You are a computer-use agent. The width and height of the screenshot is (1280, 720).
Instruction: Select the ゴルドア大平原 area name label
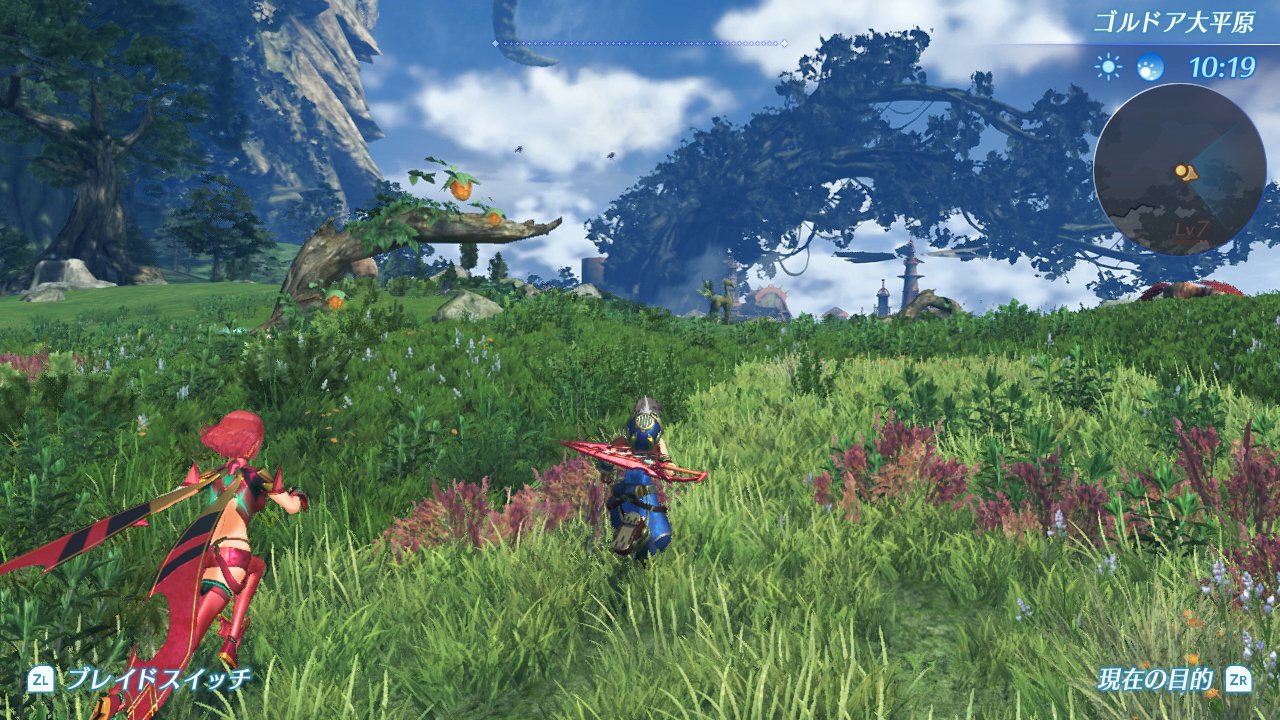[1175, 18]
